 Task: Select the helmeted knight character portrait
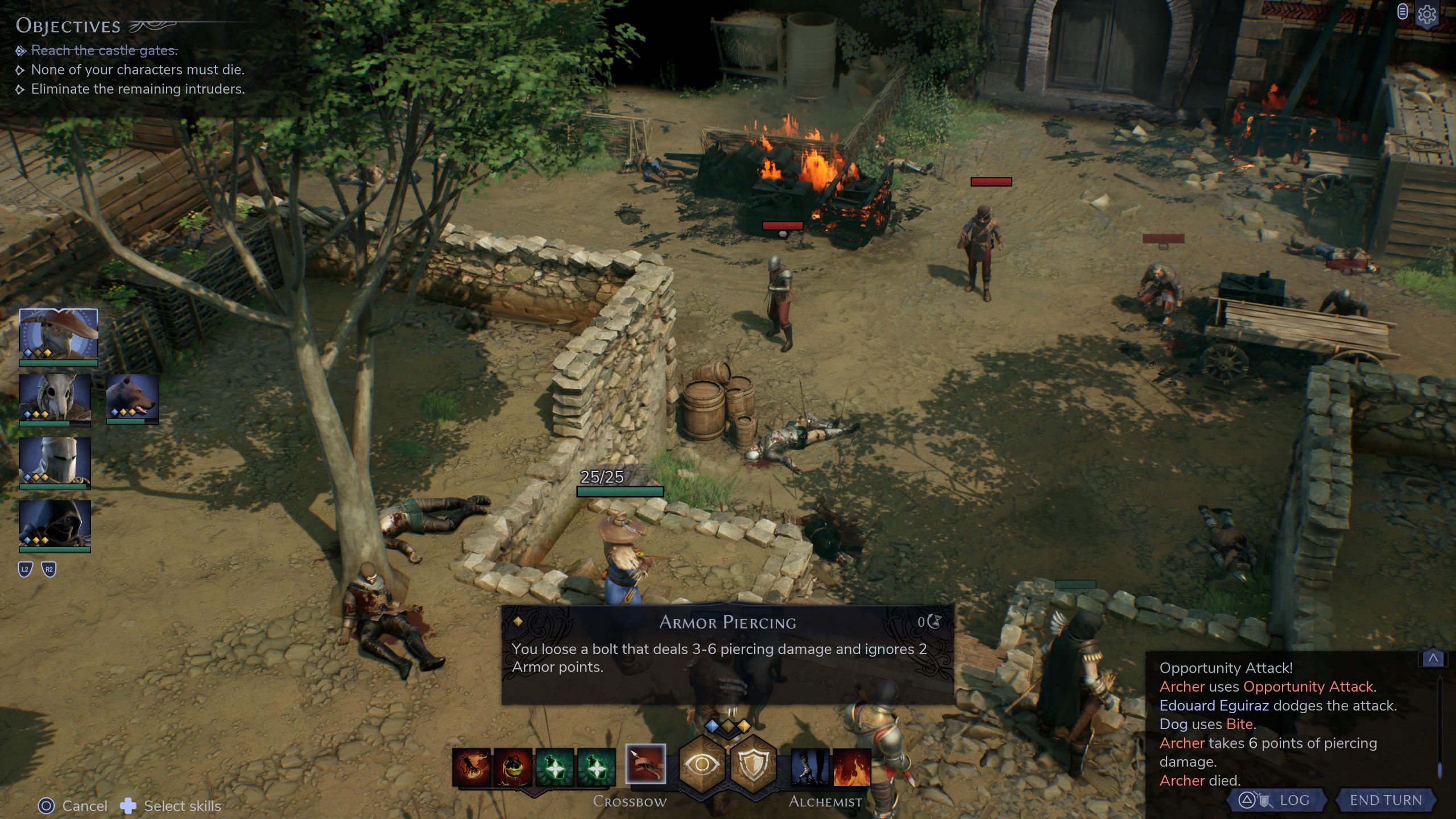pyautogui.click(x=55, y=462)
